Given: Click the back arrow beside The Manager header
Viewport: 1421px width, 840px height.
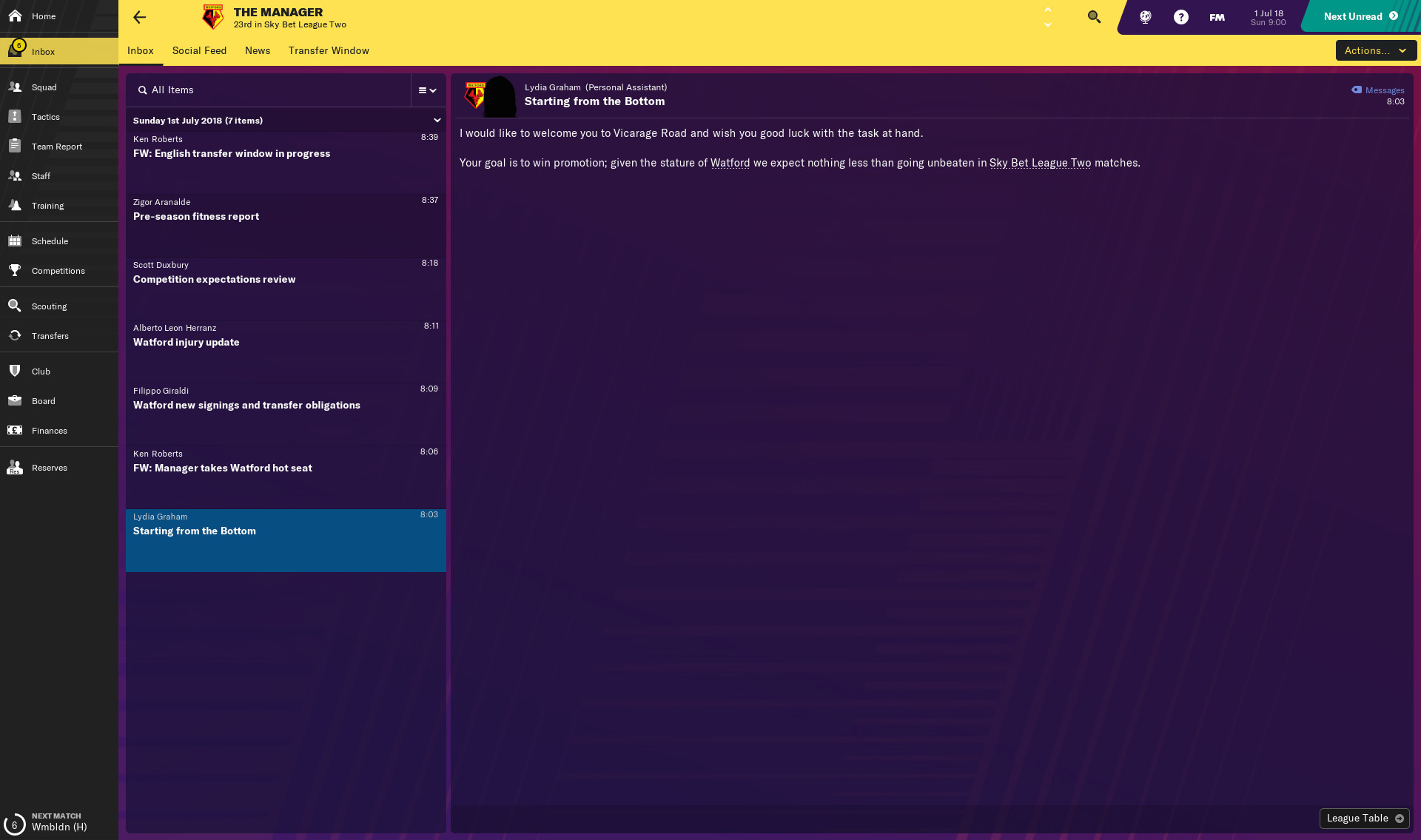Looking at the screenshot, I should tap(139, 17).
